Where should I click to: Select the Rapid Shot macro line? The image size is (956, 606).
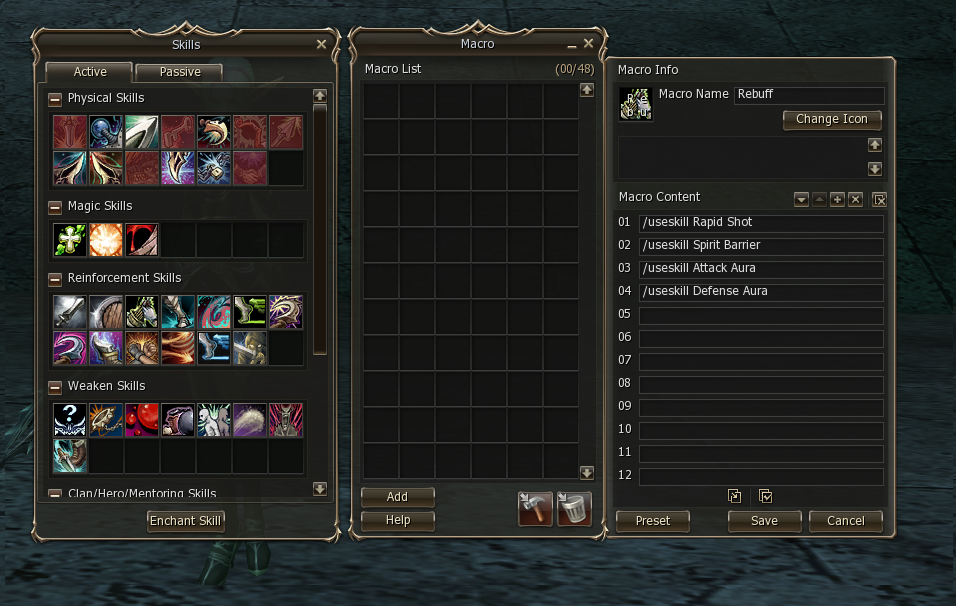point(761,223)
